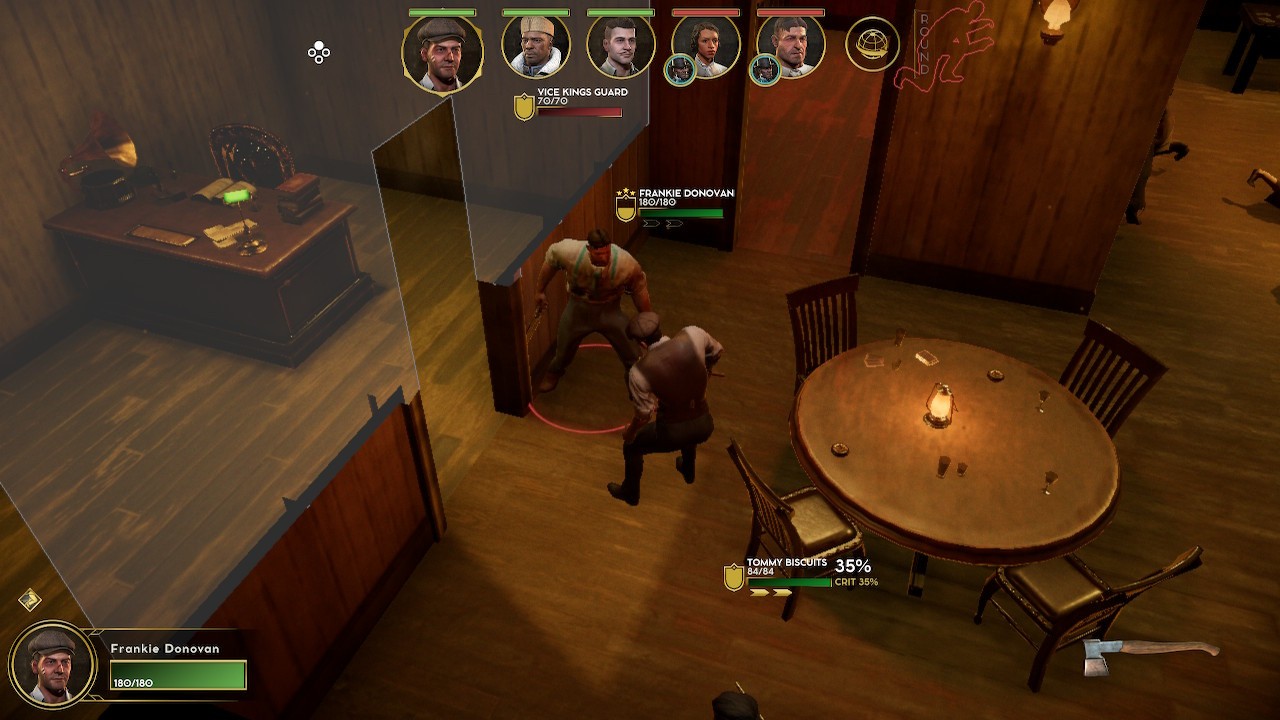Image resolution: width=1280 pixels, height=720 pixels.
Task: Open Frankie Donovan's large character portrait
Action: point(53,663)
